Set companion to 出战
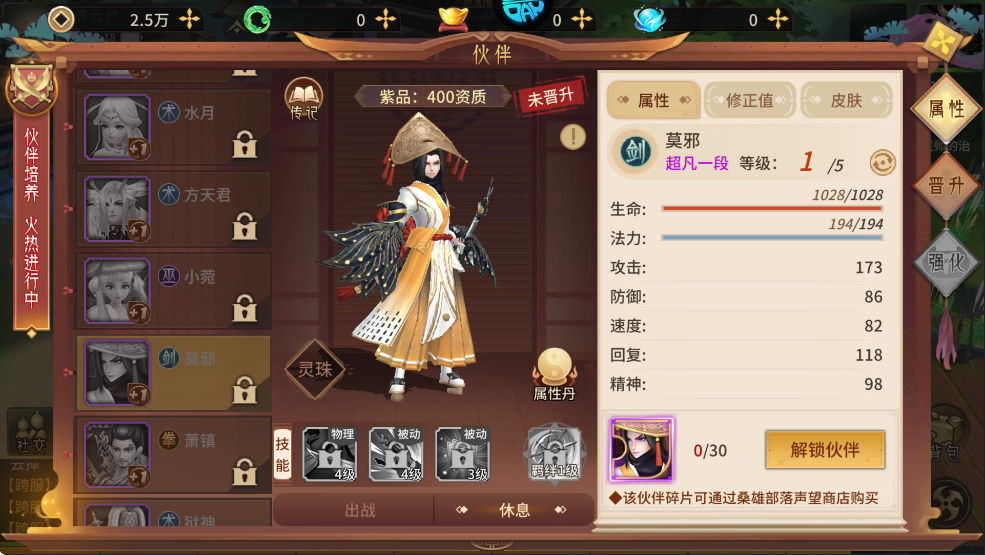This screenshot has width=985, height=555. pyautogui.click(x=360, y=510)
